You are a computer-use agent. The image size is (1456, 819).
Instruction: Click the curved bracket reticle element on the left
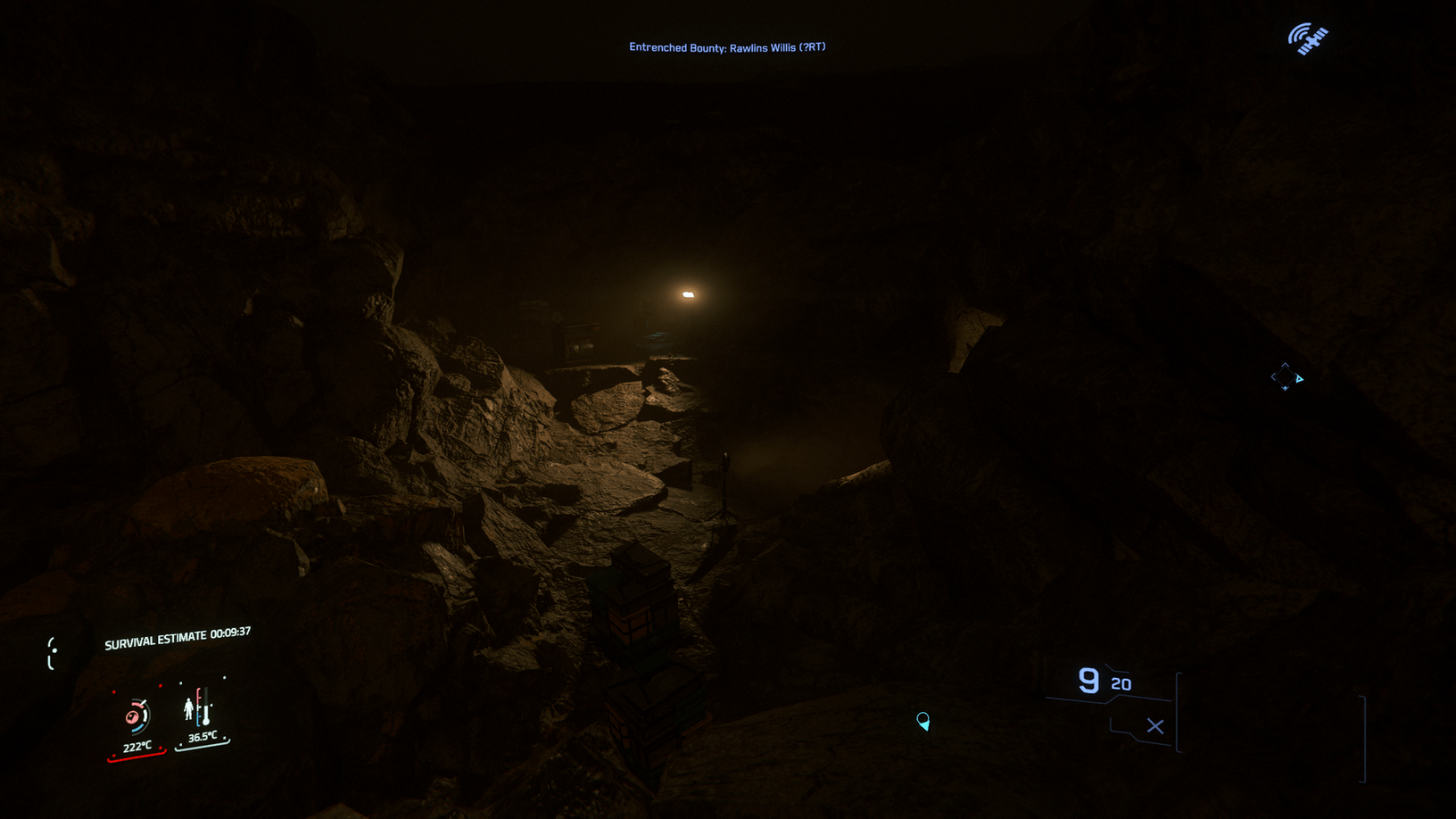coord(54,653)
